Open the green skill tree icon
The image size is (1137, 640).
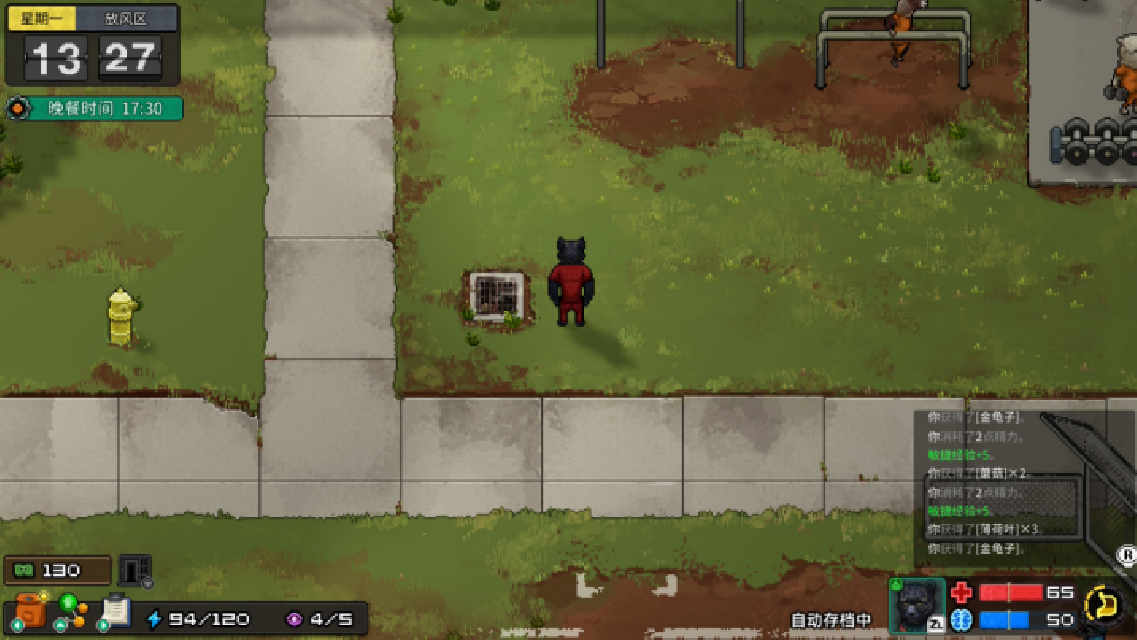(x=72, y=609)
